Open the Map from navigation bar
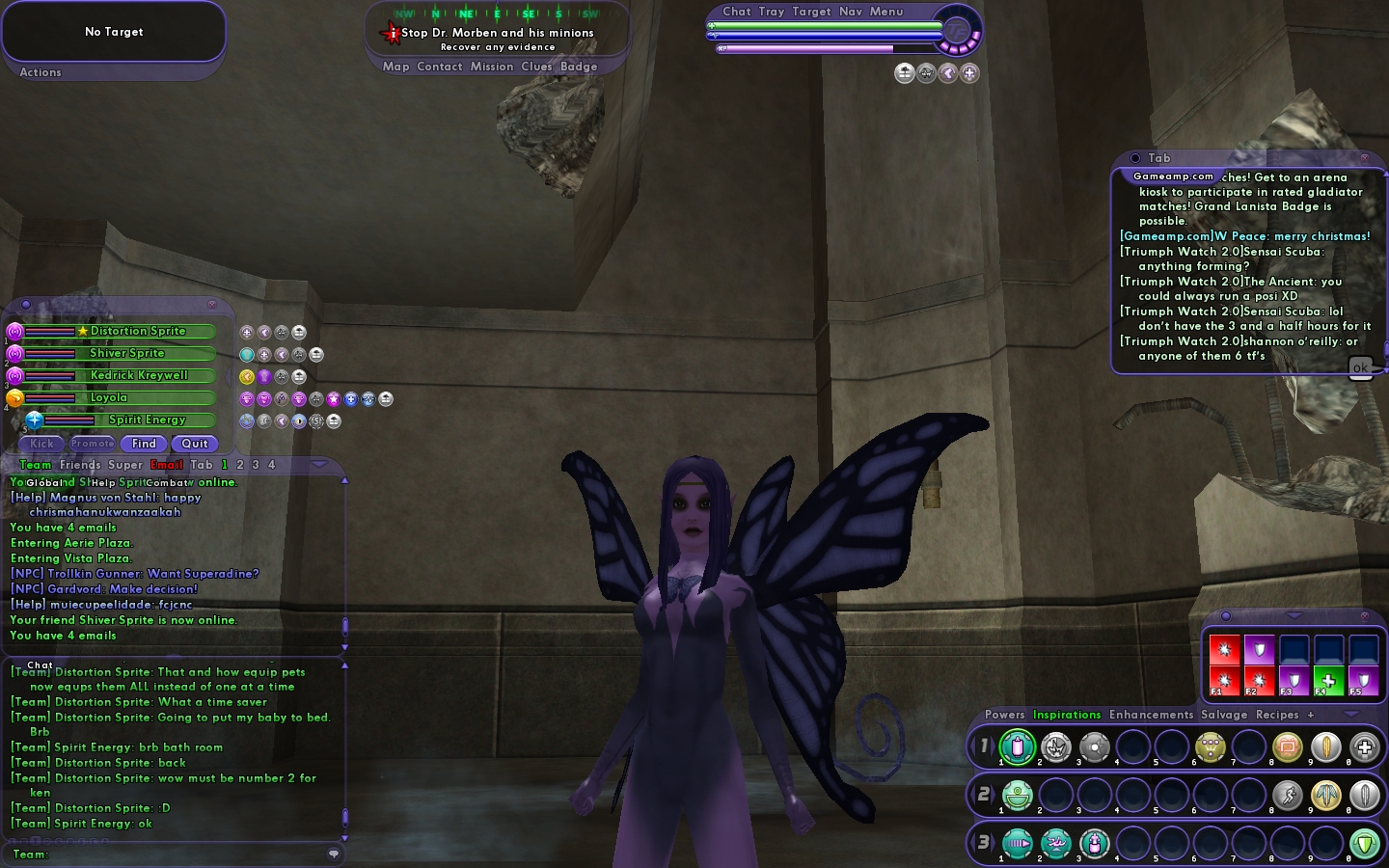1389x868 pixels. (x=395, y=67)
